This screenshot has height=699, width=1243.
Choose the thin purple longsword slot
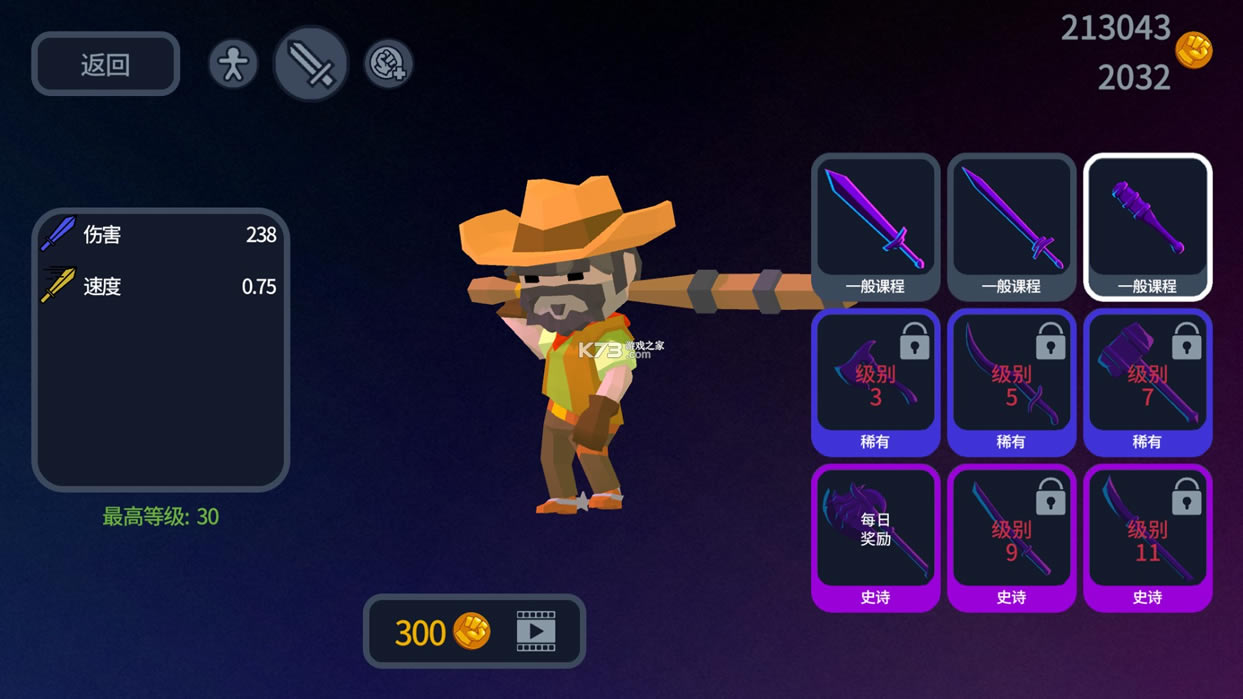pos(1011,227)
